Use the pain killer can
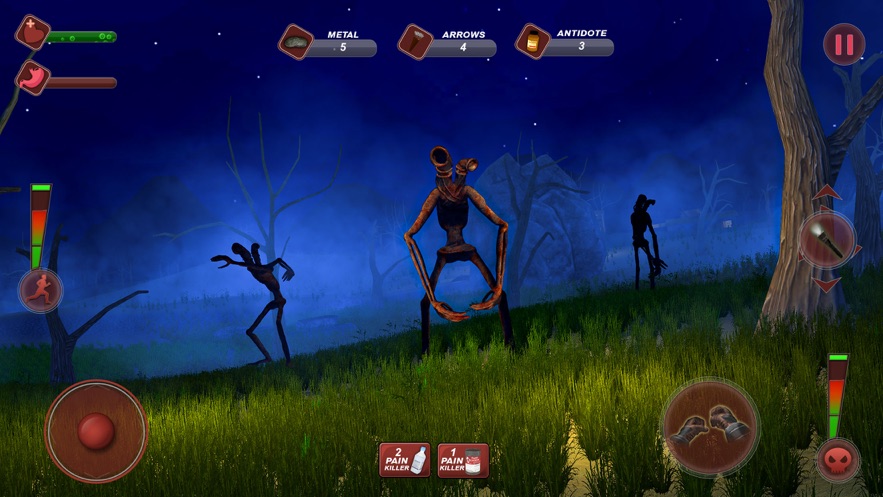This screenshot has height=497, width=883. [463, 460]
